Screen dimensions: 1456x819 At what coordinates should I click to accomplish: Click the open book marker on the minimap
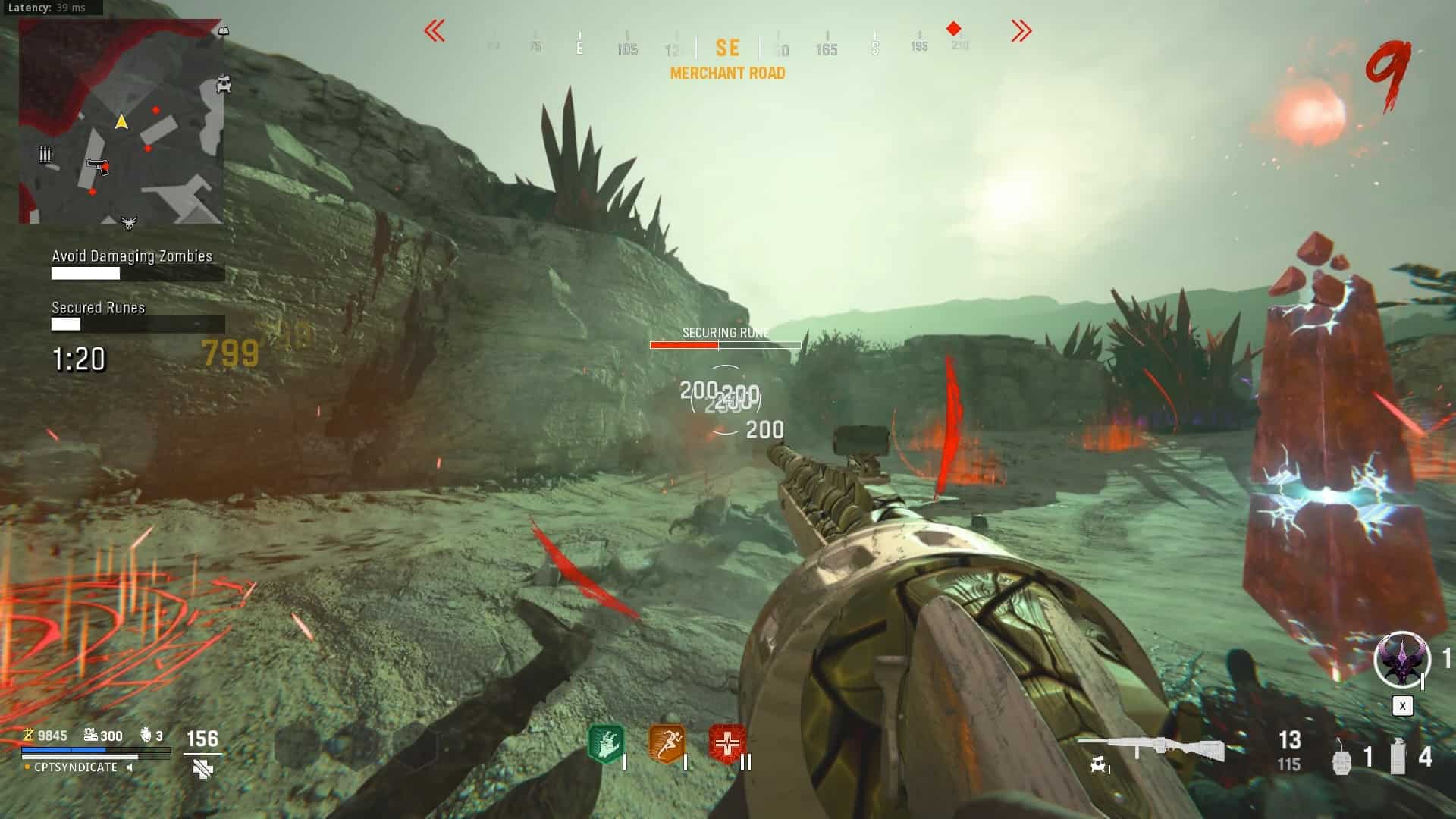[223, 31]
